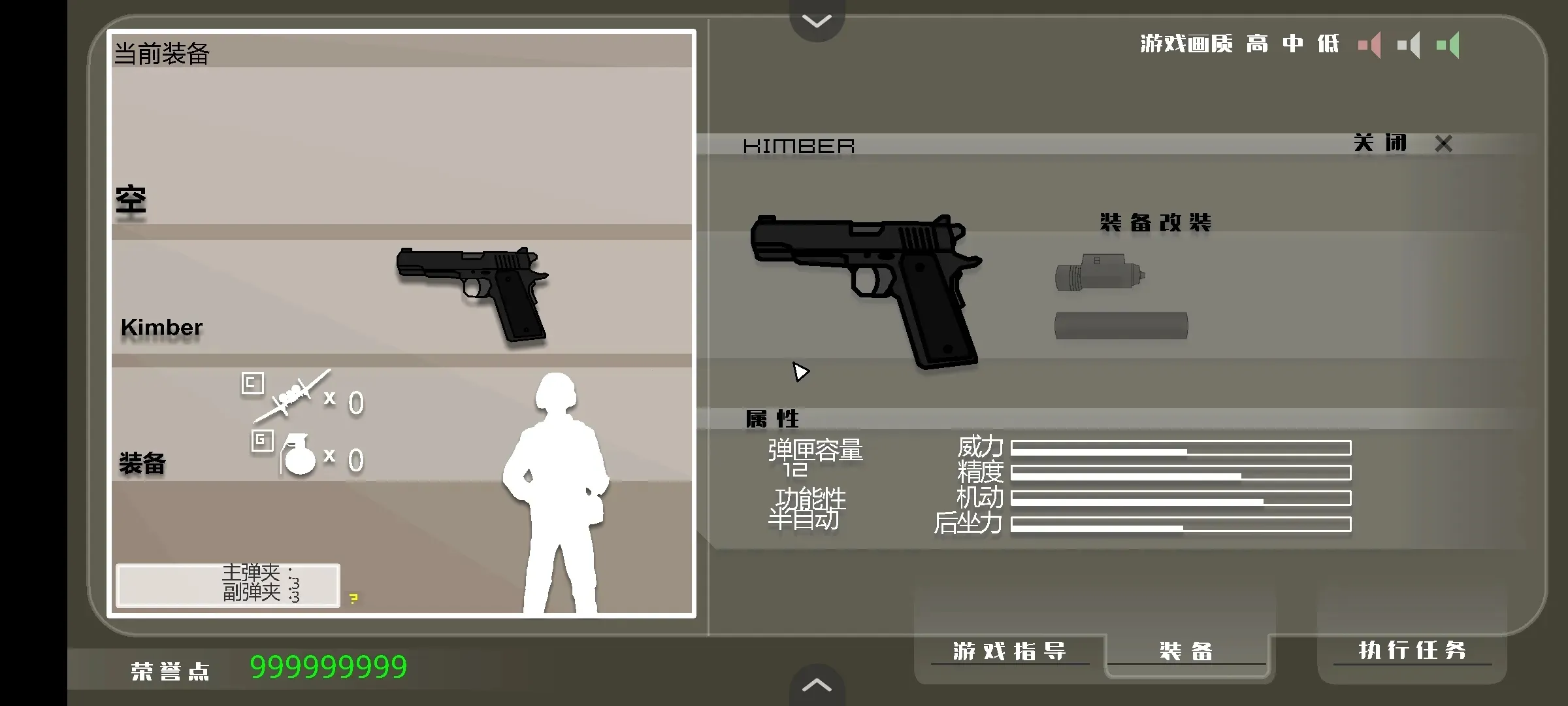
Task: Expand the panel with the bottom chevron arrow
Action: [815, 685]
